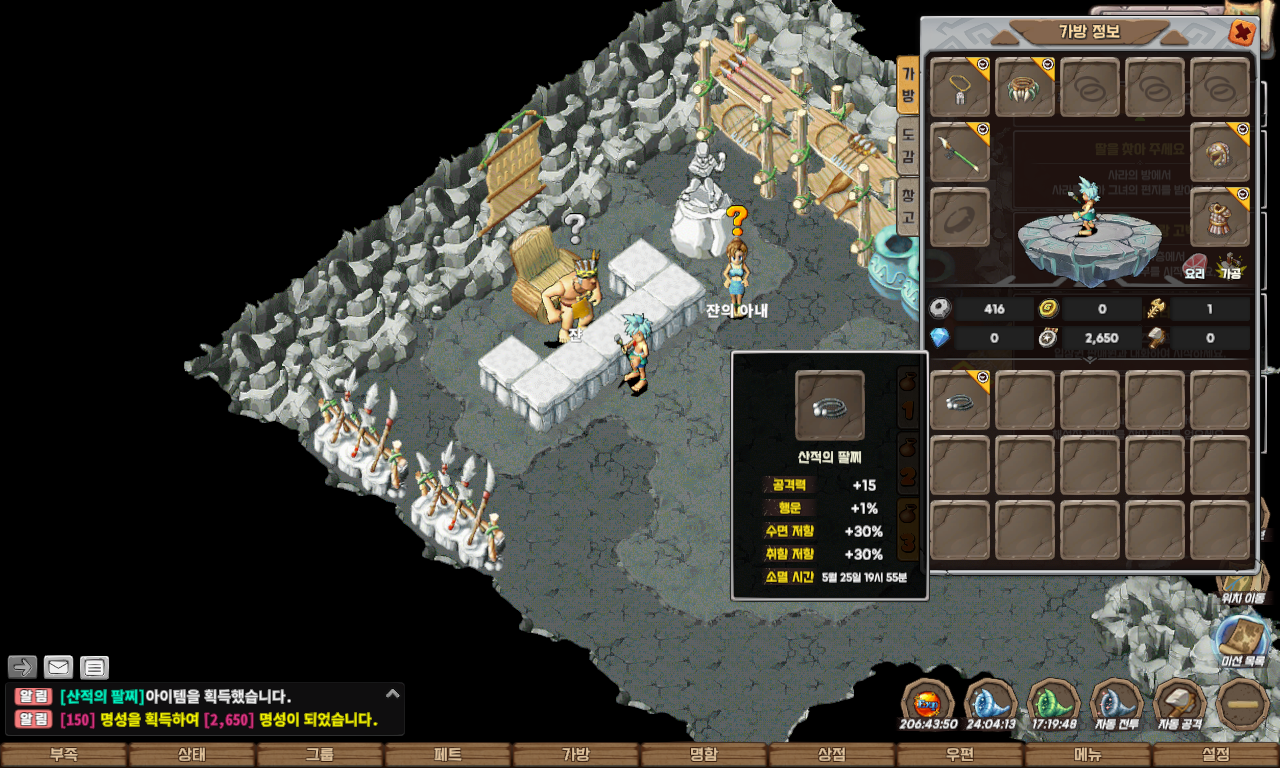Click the envelope mail icon above chat
This screenshot has width=1280, height=768.
point(58,667)
